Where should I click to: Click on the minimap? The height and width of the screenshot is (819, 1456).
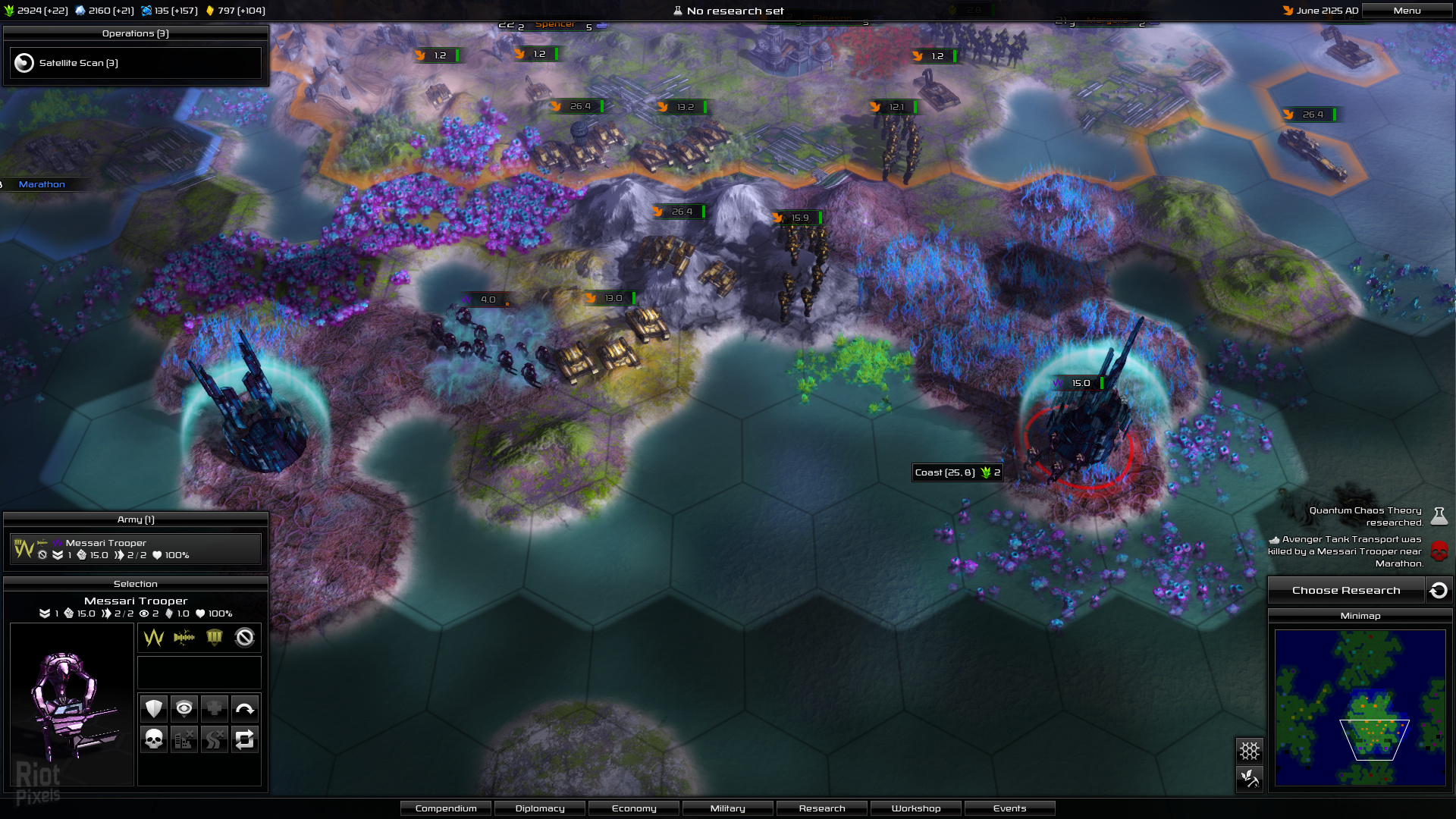pos(1360,708)
